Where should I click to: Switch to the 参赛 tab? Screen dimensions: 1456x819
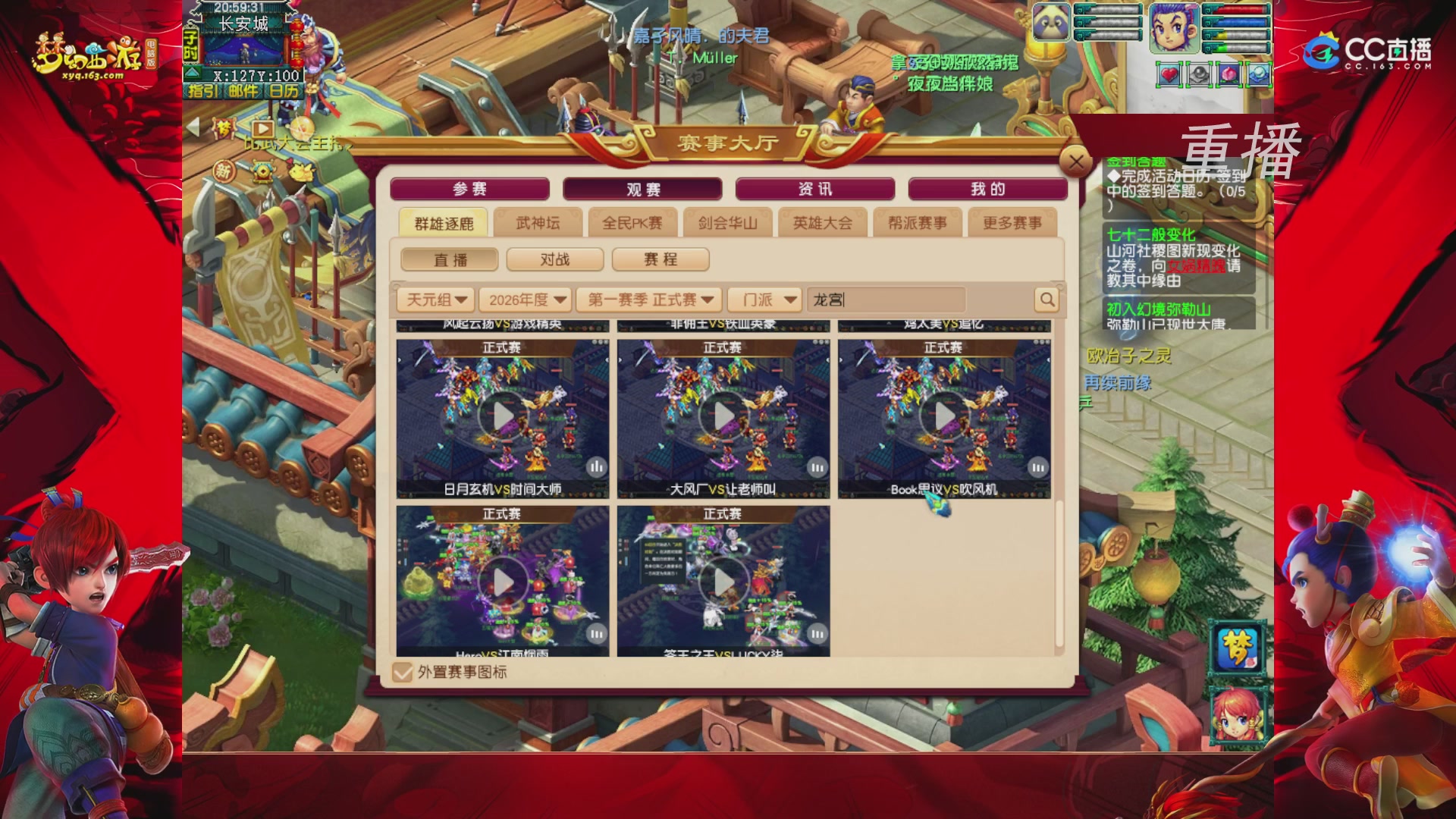tap(469, 188)
